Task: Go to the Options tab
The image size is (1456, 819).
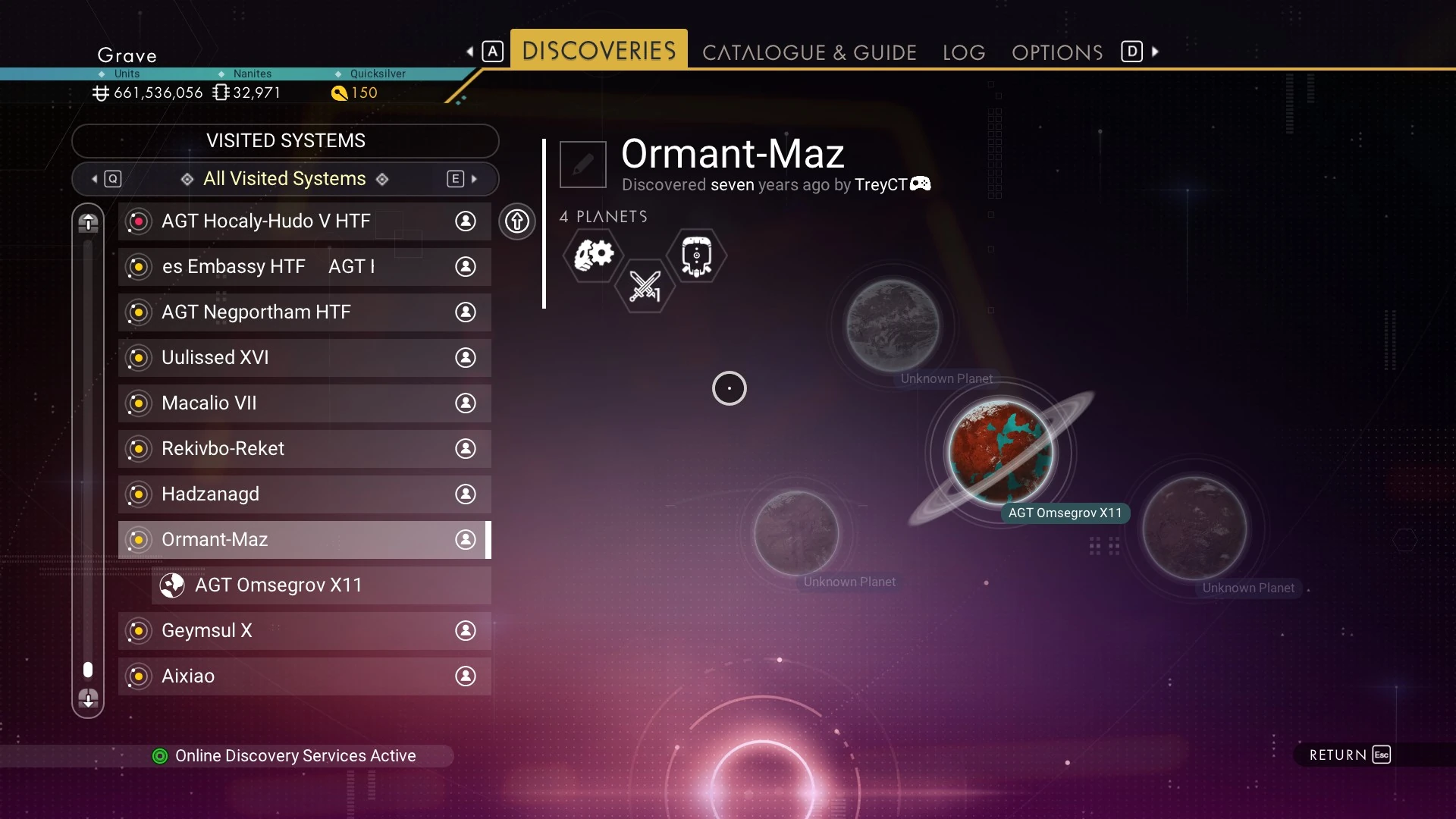Action: pos(1057,52)
